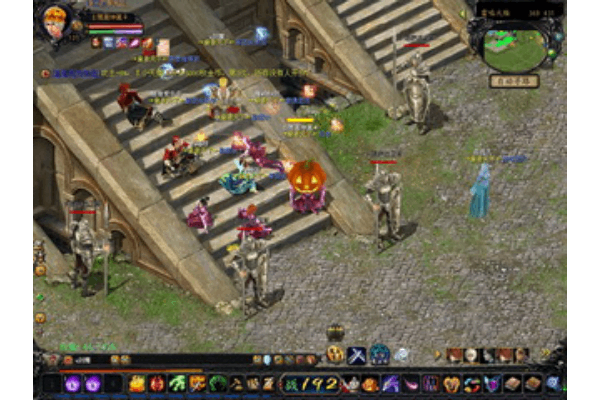The height and width of the screenshot is (400, 600).
Task: Click the auto-pathfinding button under the minimap
Action: (x=514, y=81)
